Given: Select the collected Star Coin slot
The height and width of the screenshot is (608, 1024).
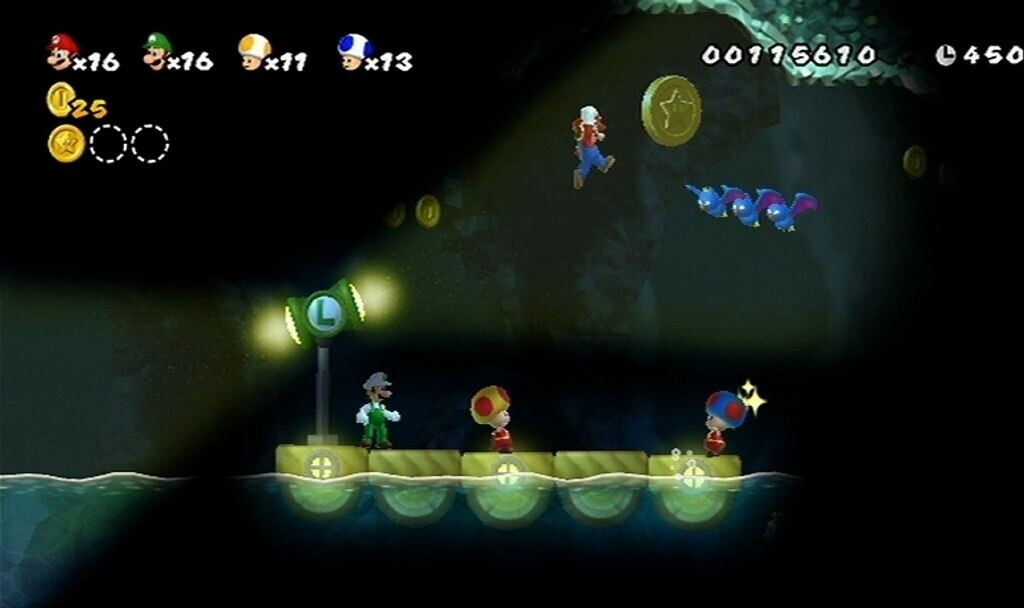Looking at the screenshot, I should pos(66,144).
